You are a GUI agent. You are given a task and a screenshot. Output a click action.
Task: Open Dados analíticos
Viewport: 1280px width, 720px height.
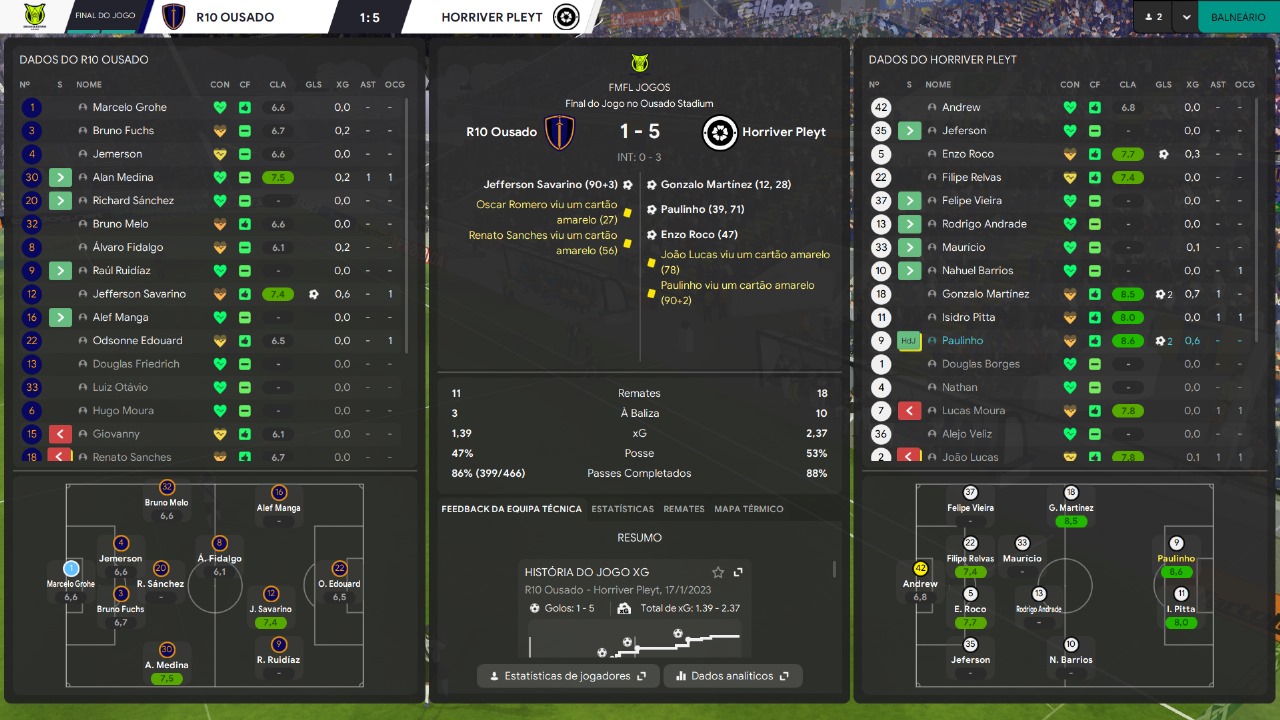pyautogui.click(x=733, y=676)
